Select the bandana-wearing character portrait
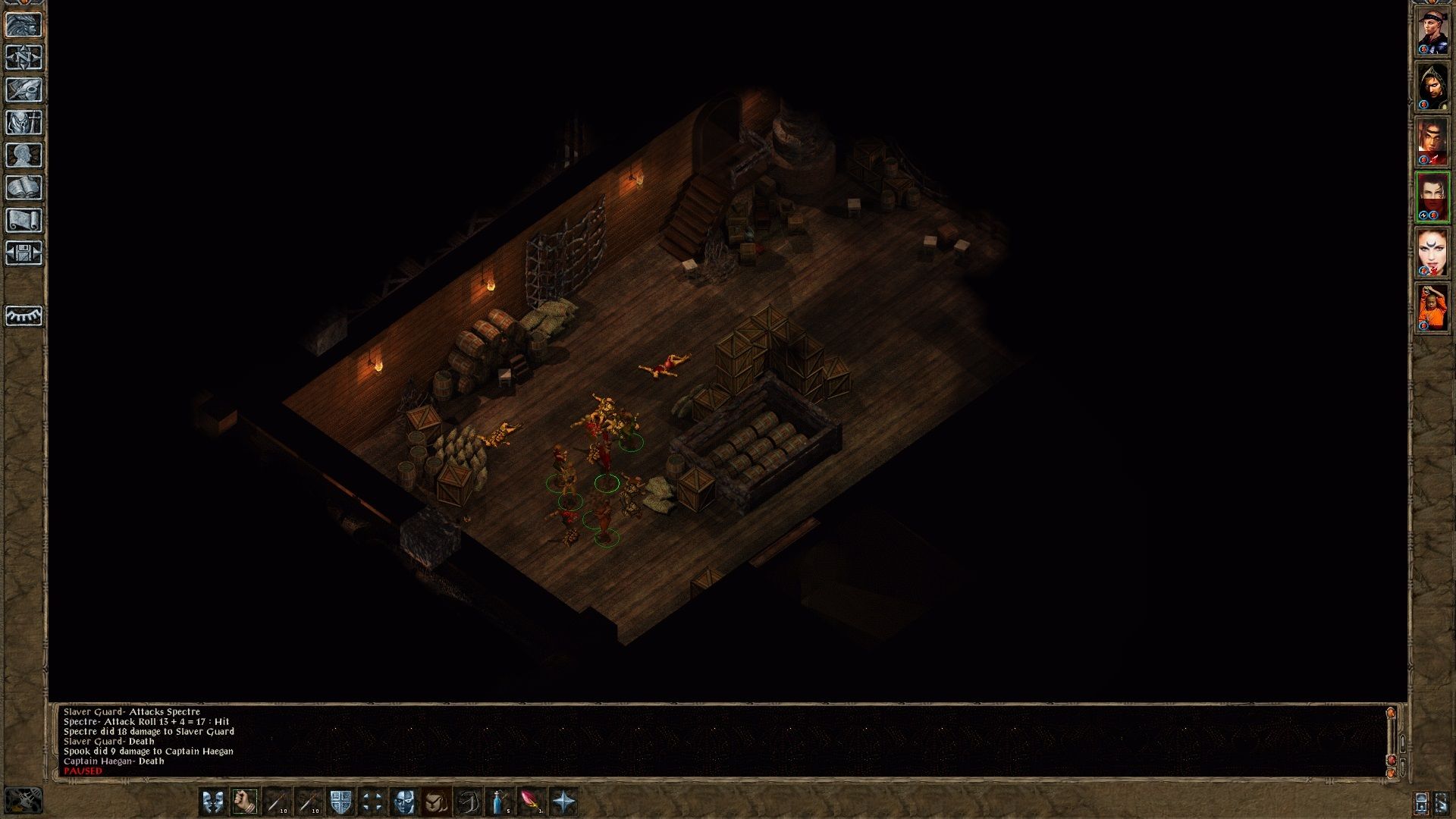 tap(1432, 31)
